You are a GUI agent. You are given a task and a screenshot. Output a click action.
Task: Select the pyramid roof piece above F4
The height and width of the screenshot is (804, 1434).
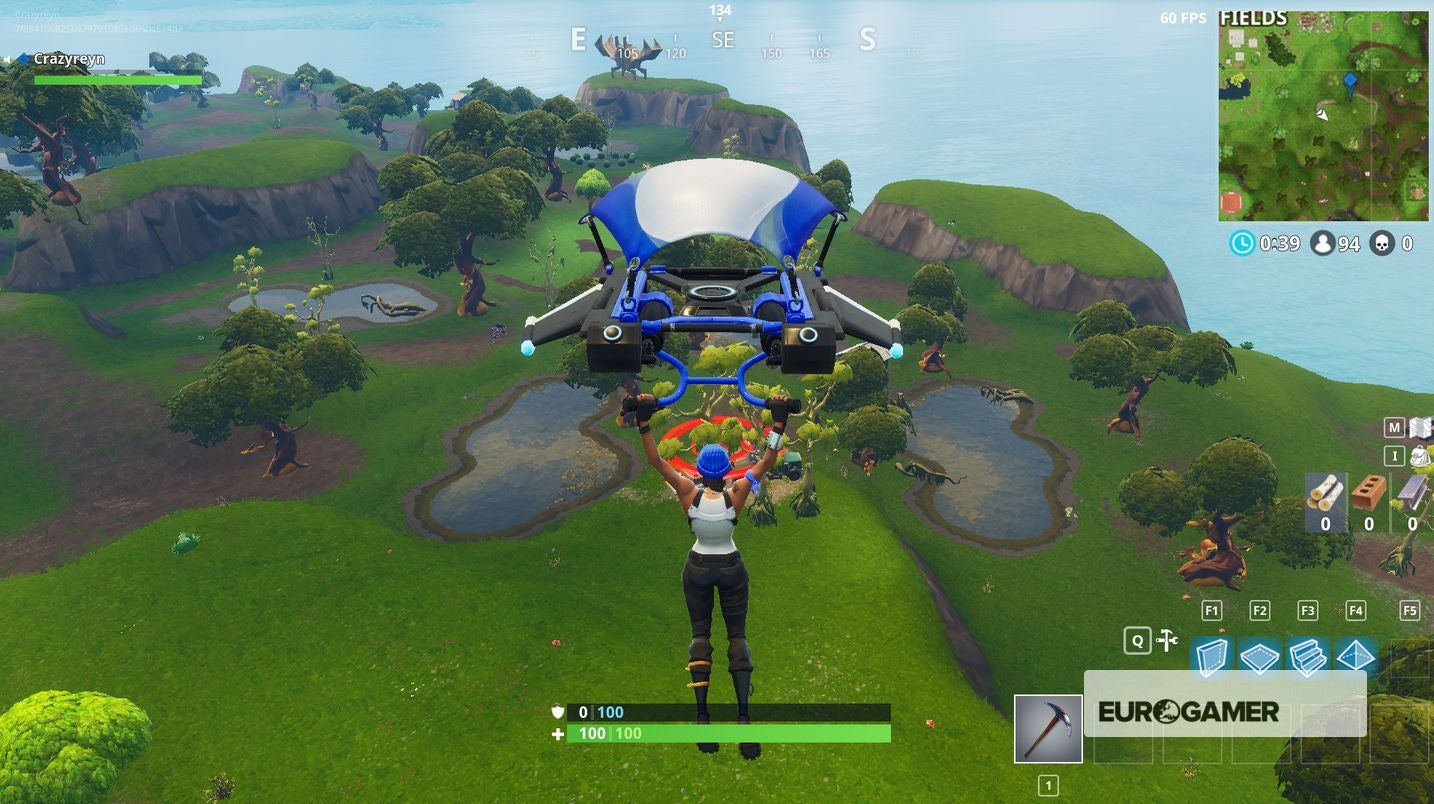pyautogui.click(x=1356, y=657)
